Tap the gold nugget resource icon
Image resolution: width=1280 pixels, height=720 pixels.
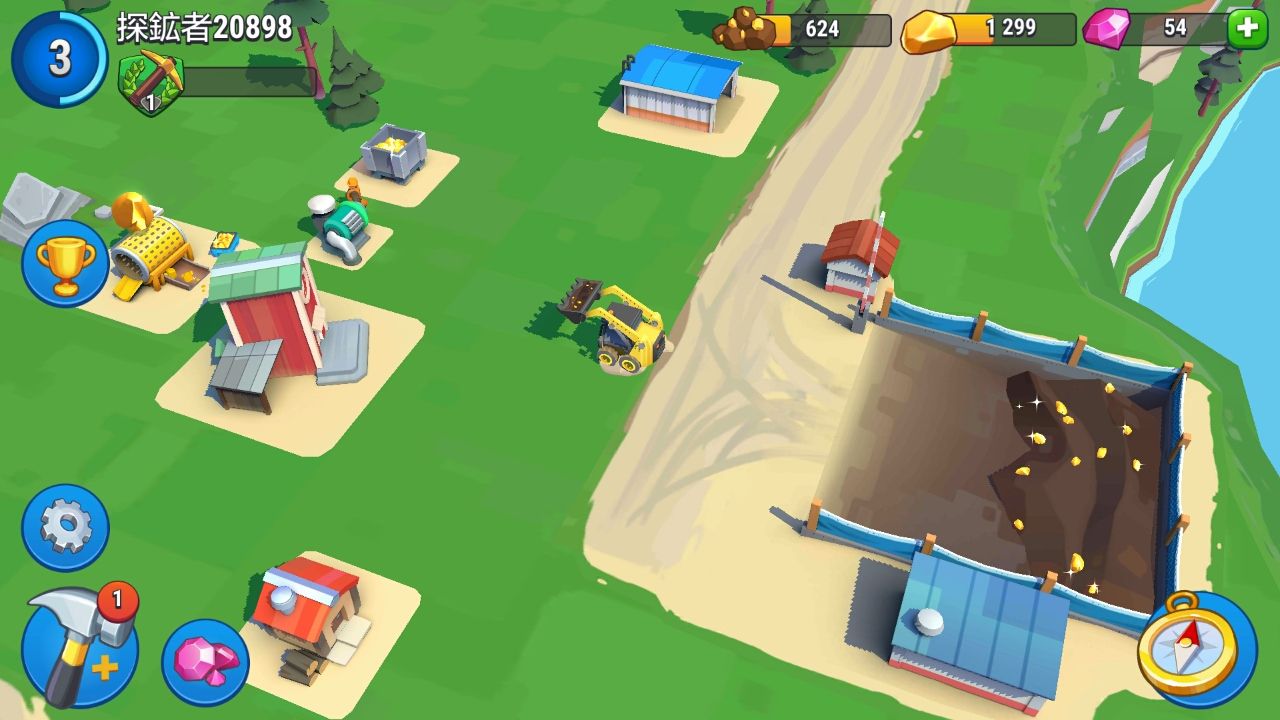[x=930, y=28]
